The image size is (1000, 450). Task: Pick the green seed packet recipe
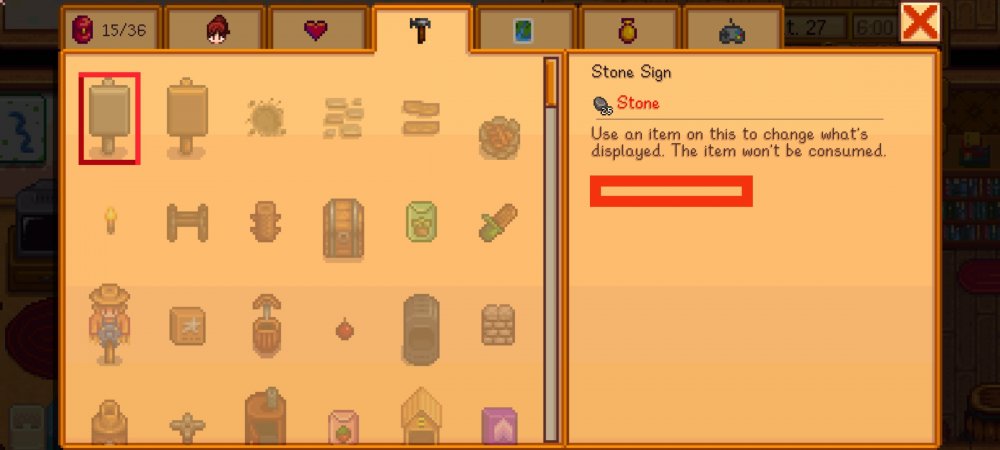[x=421, y=221]
